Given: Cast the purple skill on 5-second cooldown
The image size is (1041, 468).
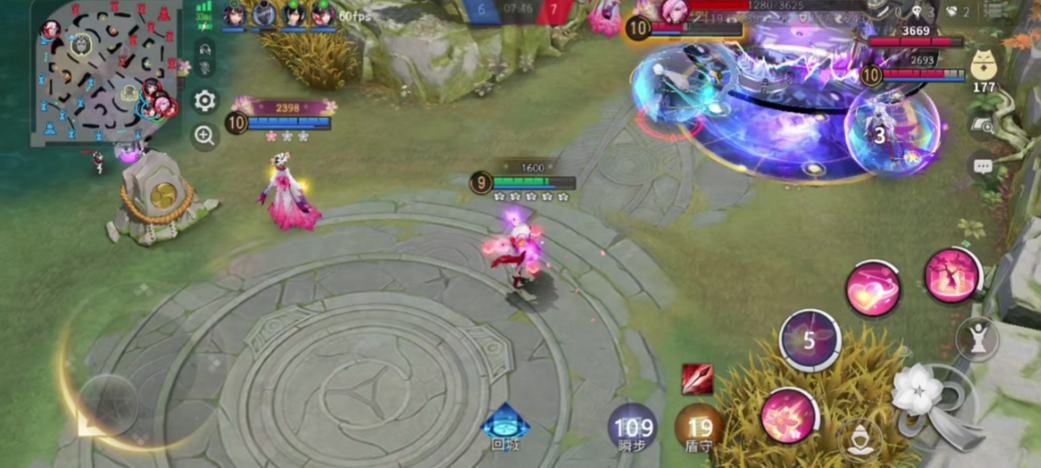Looking at the screenshot, I should (810, 339).
